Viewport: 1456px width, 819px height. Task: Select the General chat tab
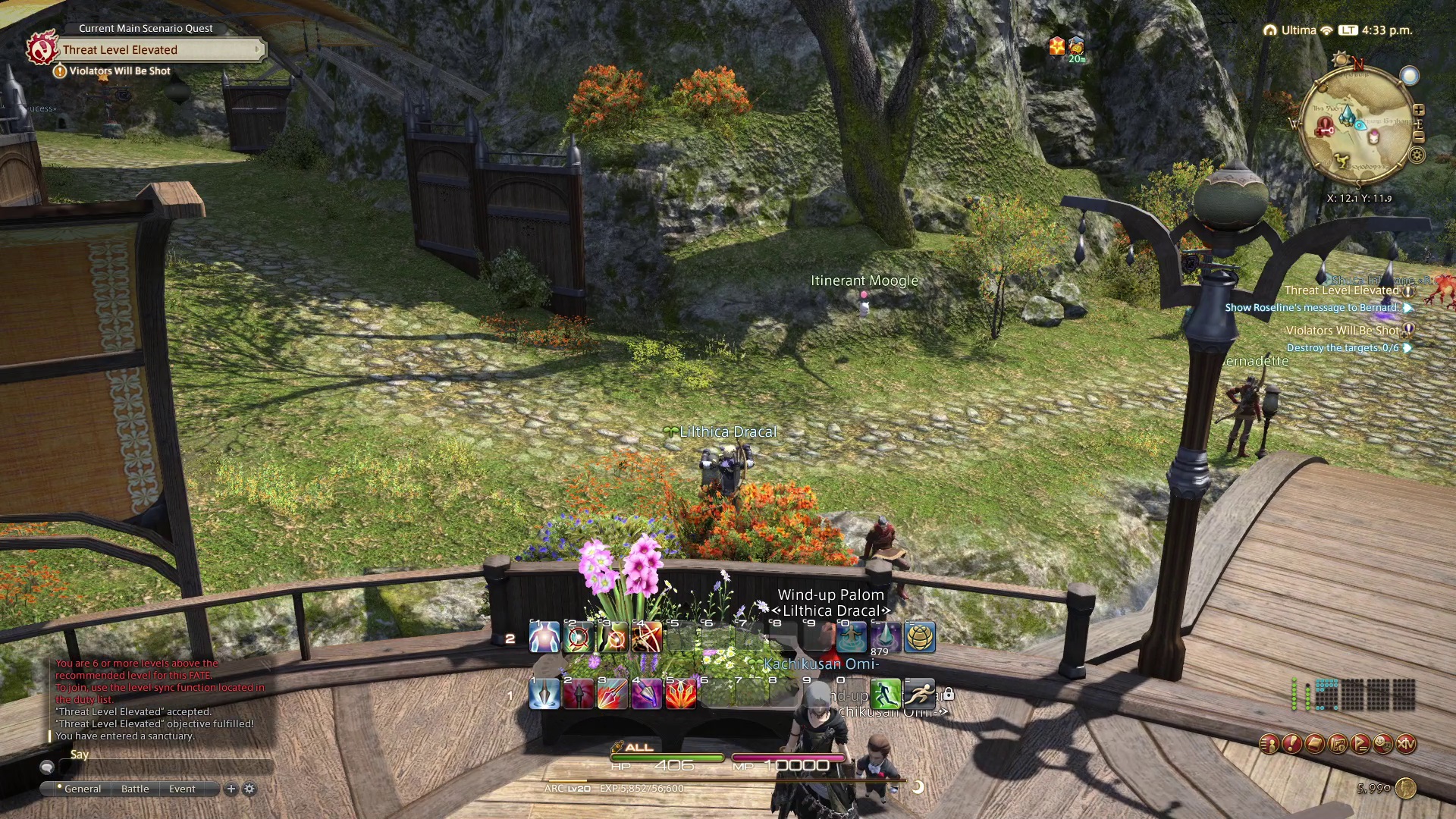click(82, 789)
